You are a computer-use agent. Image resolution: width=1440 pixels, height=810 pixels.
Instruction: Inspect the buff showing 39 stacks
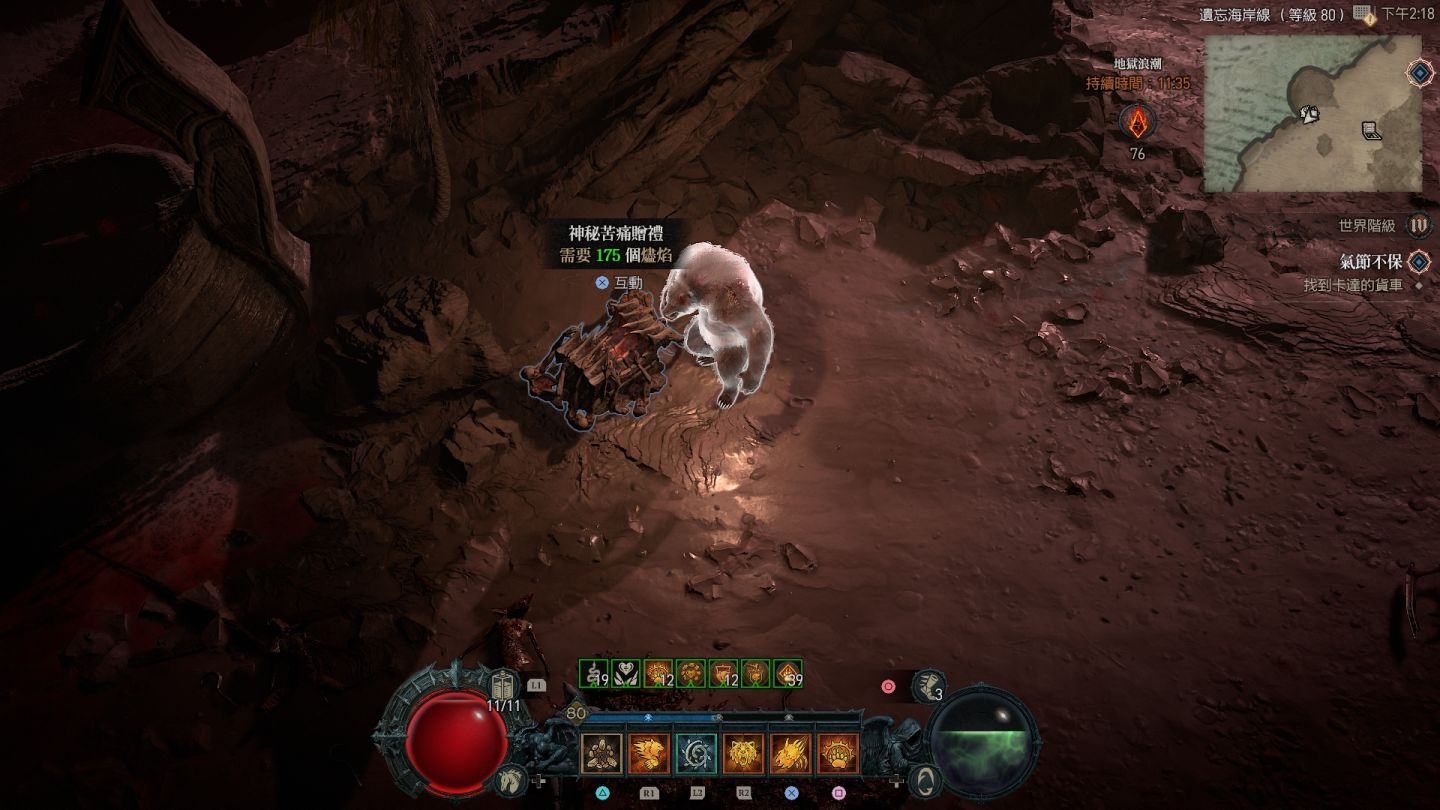(x=788, y=674)
